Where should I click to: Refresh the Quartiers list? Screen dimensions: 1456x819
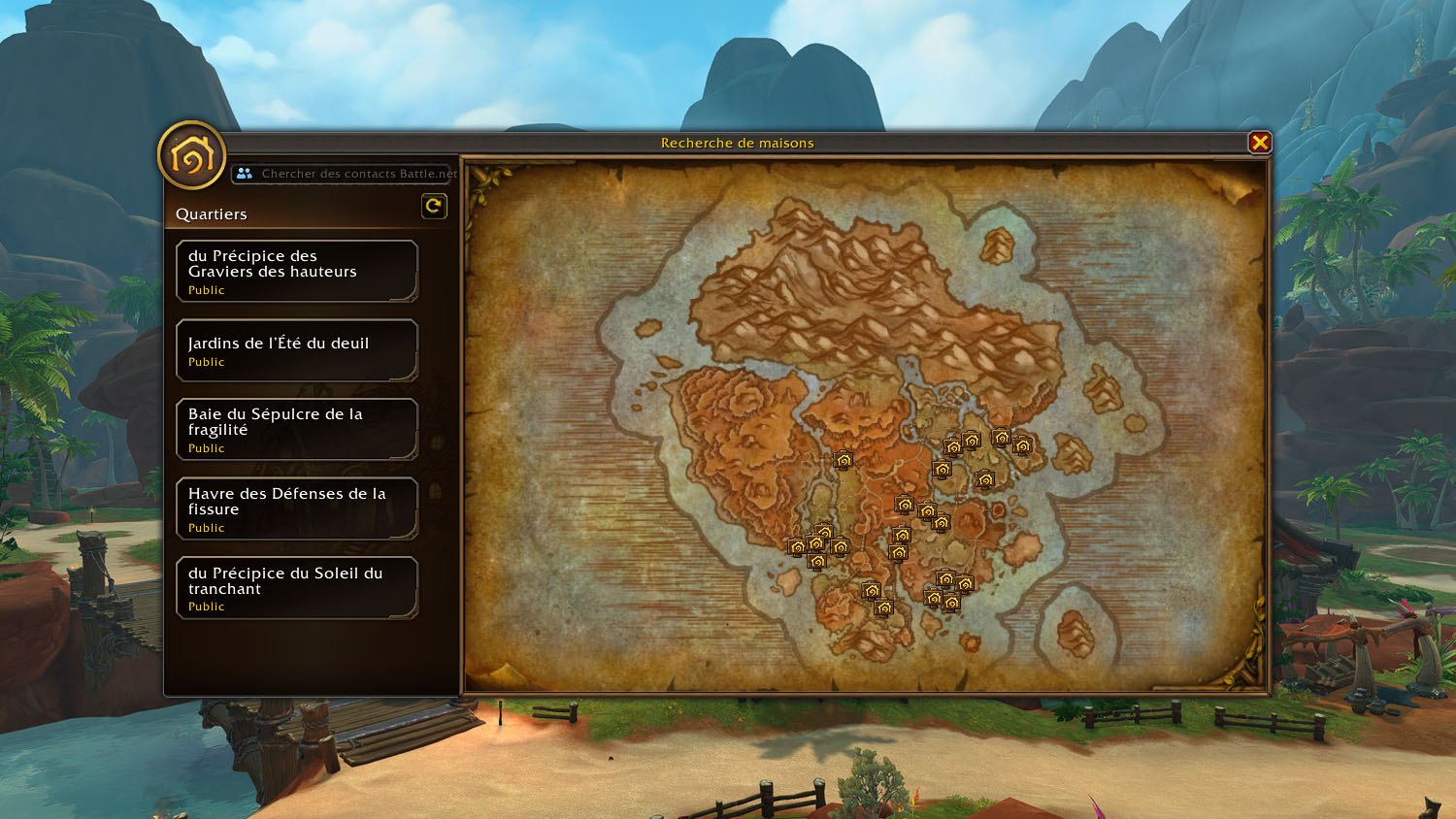coord(434,206)
